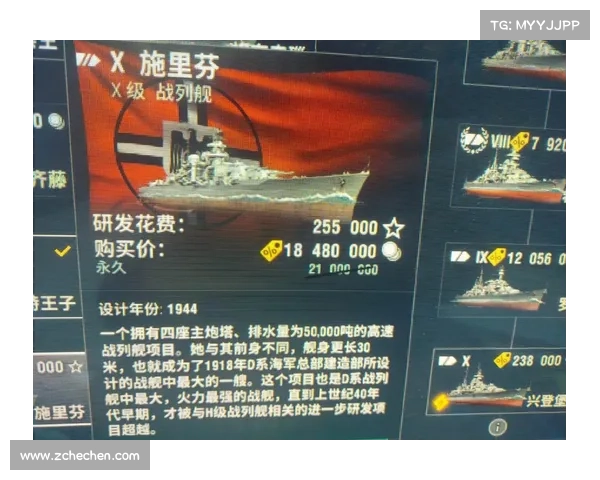Image resolution: width=600 pixels, height=480 pixels.
Task: Click the round info icon
Action: [496, 427]
